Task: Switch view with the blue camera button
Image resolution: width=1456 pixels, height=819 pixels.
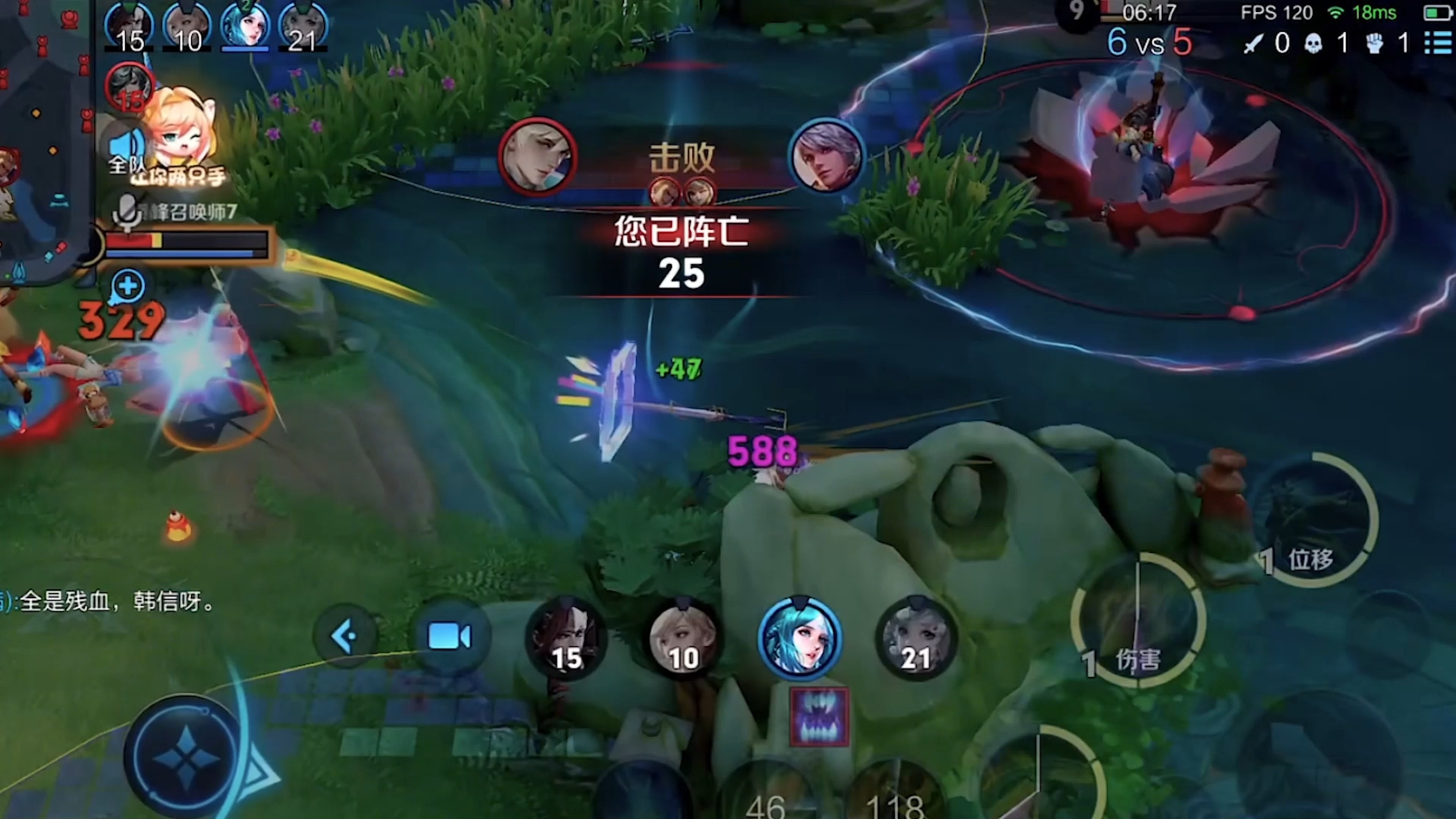Action: click(449, 636)
